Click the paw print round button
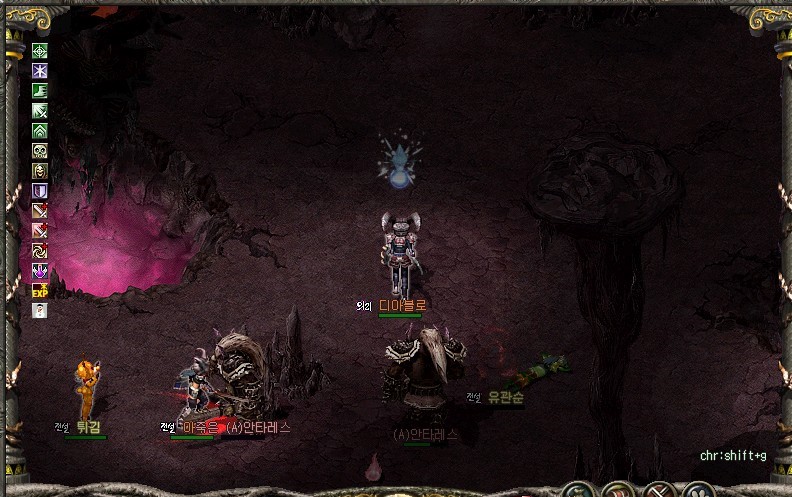The width and height of the screenshot is (792, 497). point(697,491)
